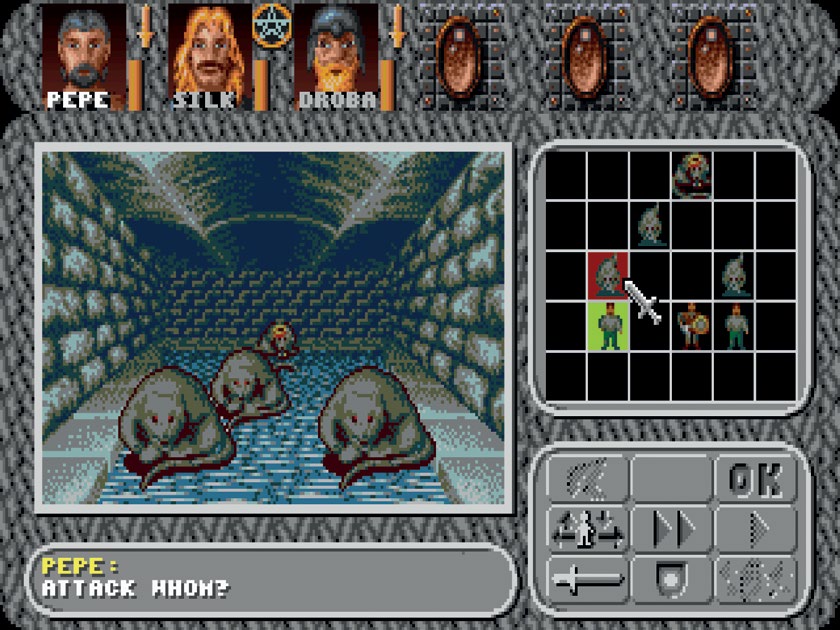Click the double-arrow advance button
This screenshot has width=840, height=630.
(x=670, y=530)
